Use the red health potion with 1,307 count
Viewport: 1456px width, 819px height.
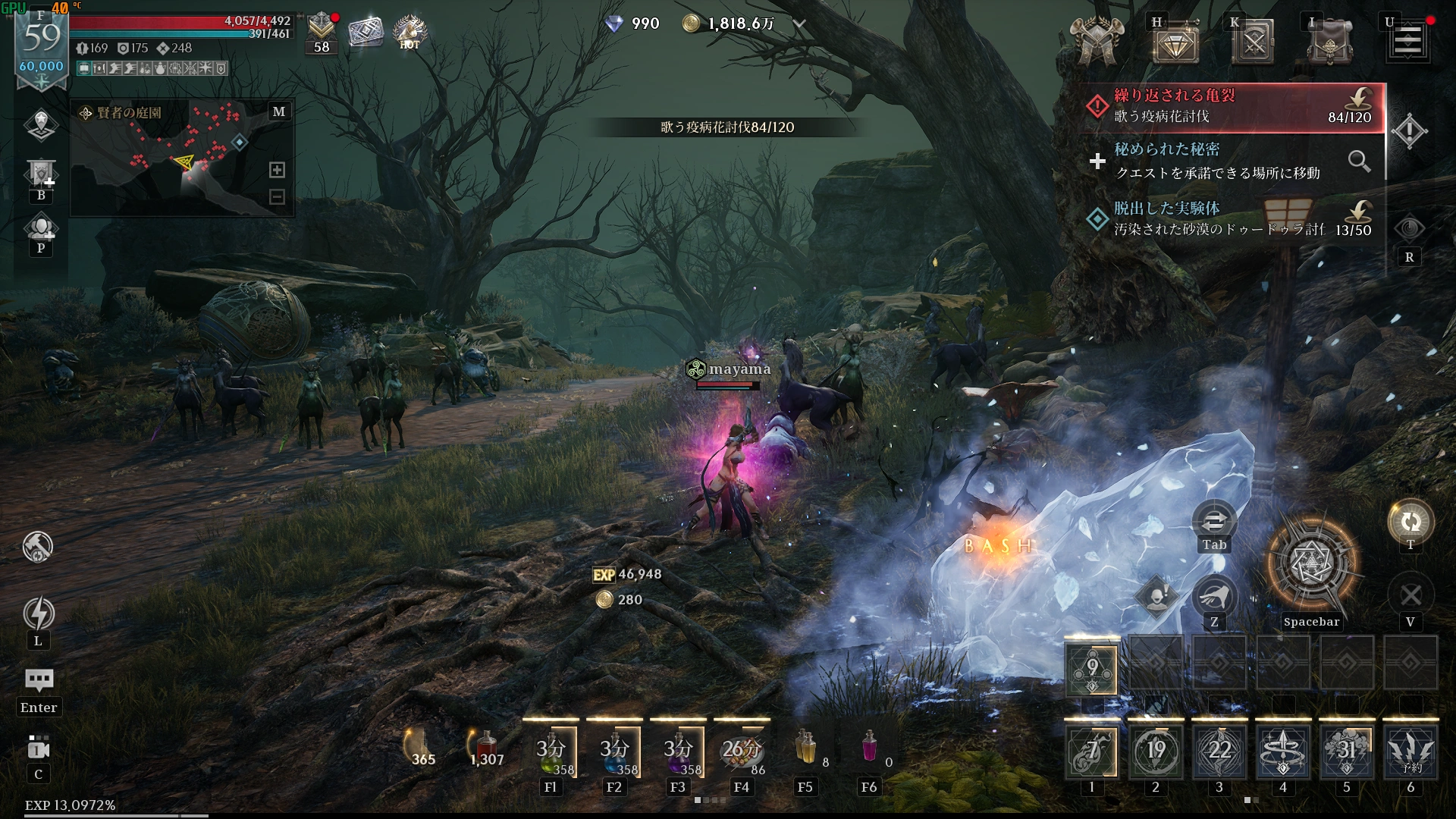pos(486,748)
